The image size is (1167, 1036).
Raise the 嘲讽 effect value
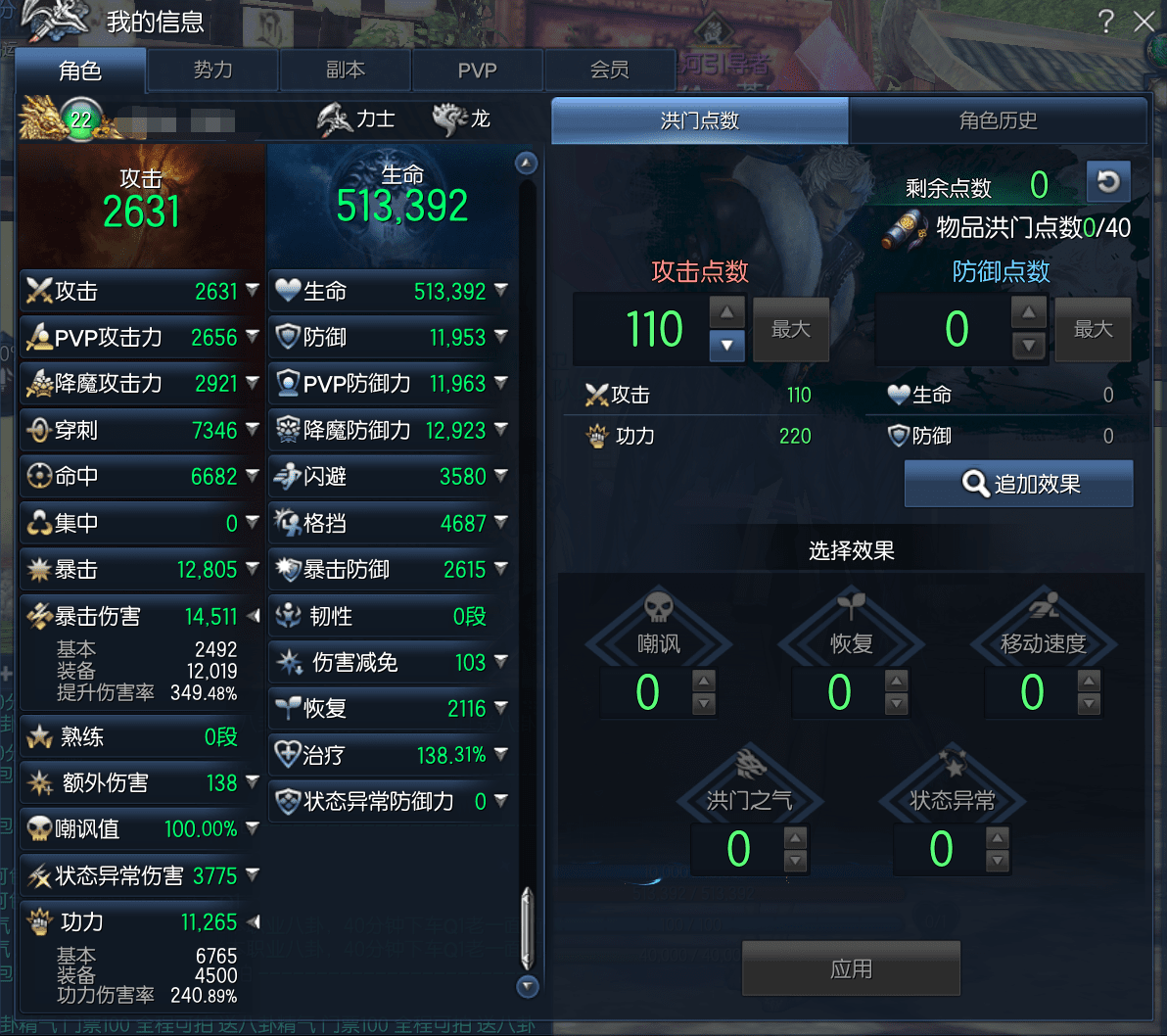click(x=704, y=681)
